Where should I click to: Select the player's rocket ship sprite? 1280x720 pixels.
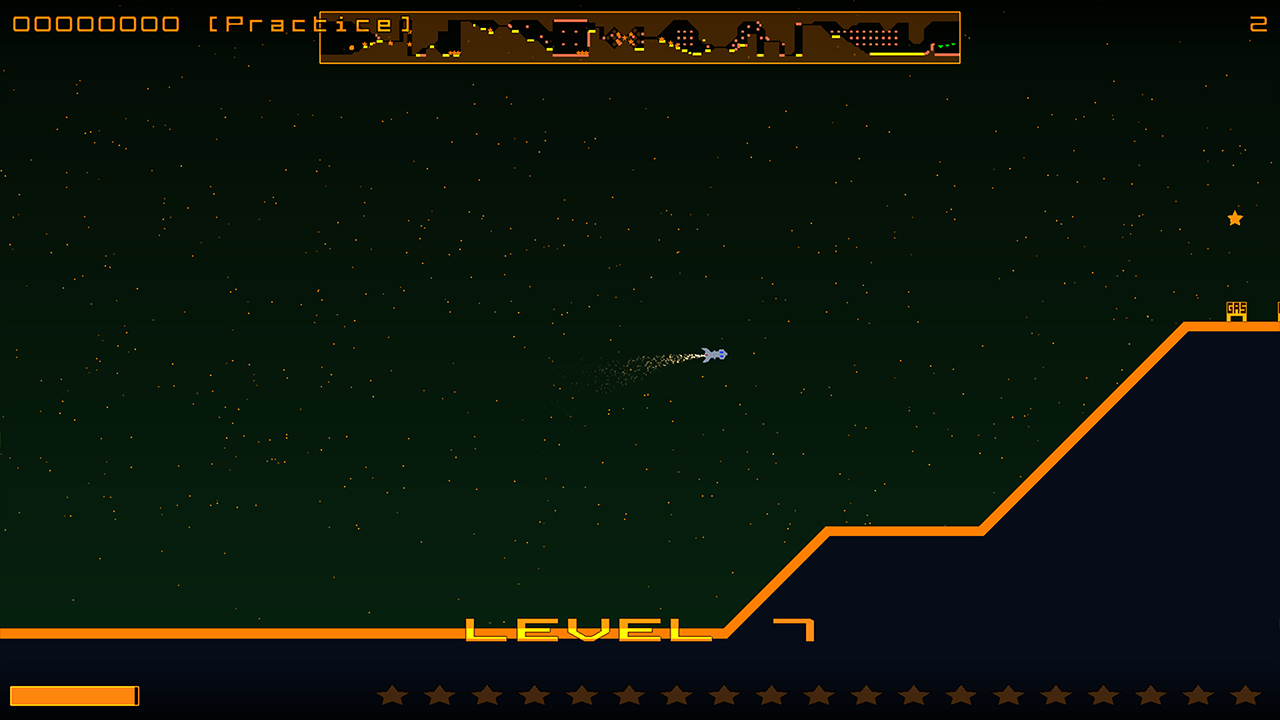coord(716,353)
